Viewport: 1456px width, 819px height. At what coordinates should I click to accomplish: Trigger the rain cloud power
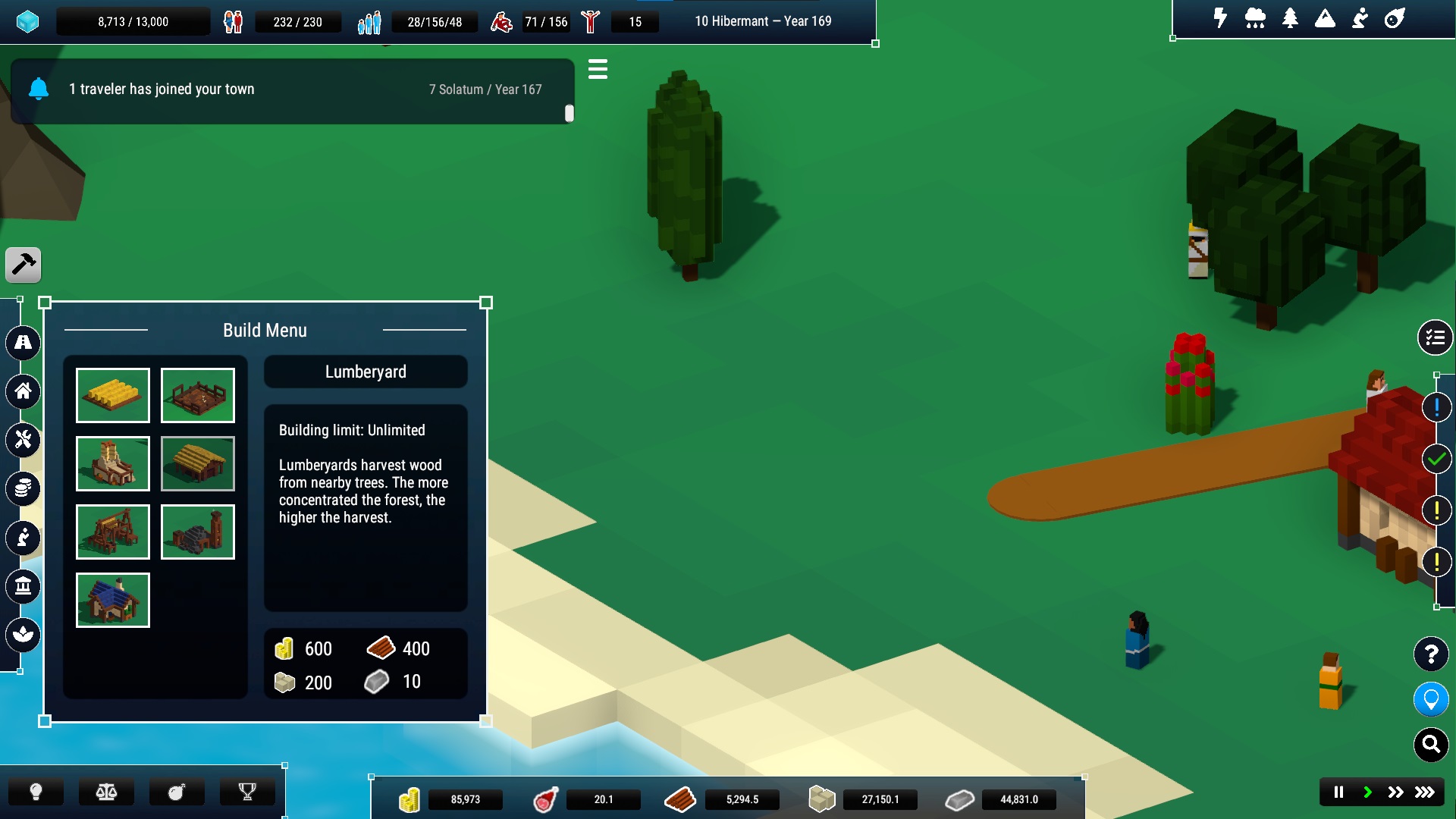[x=1255, y=18]
